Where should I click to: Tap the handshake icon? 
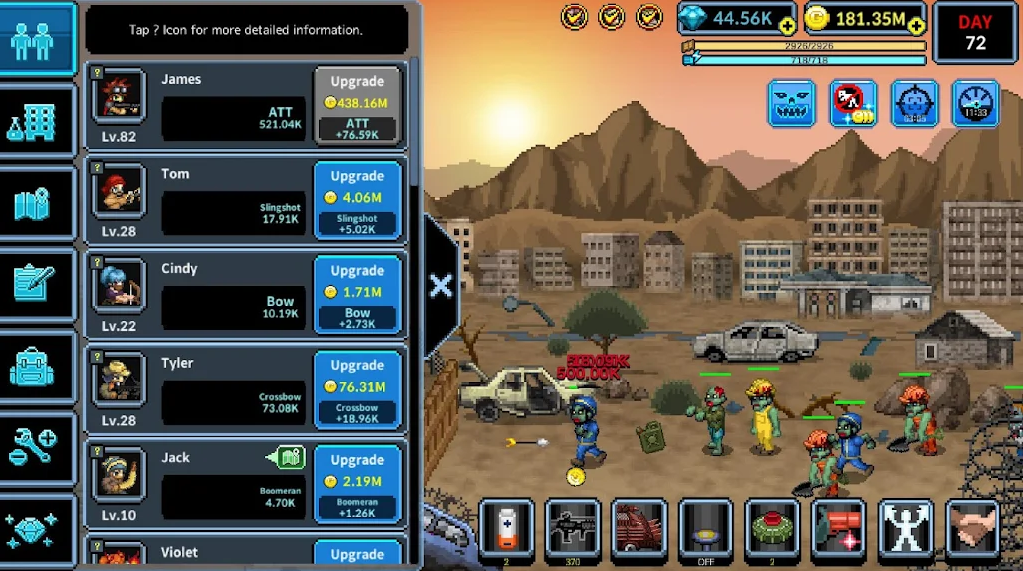pos(971,526)
